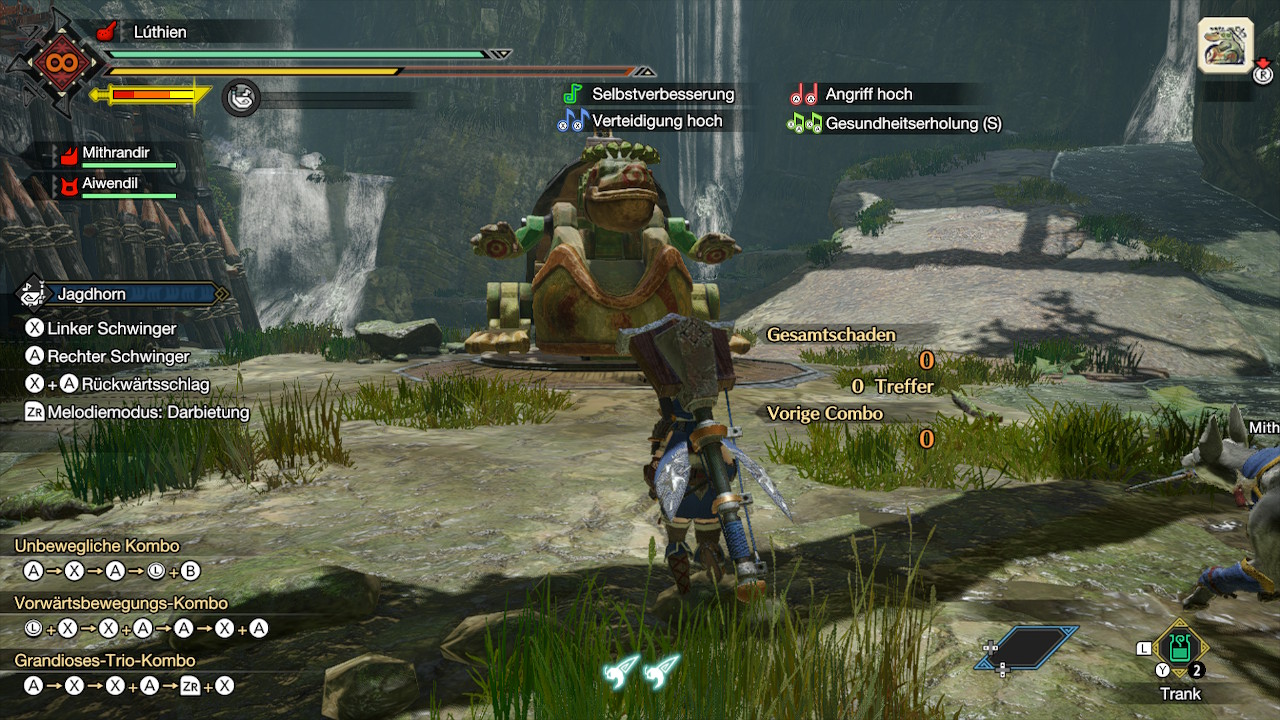This screenshot has width=1280, height=720.
Task: Pick the Gesundheitserholung (S) melody
Action: coord(912,124)
